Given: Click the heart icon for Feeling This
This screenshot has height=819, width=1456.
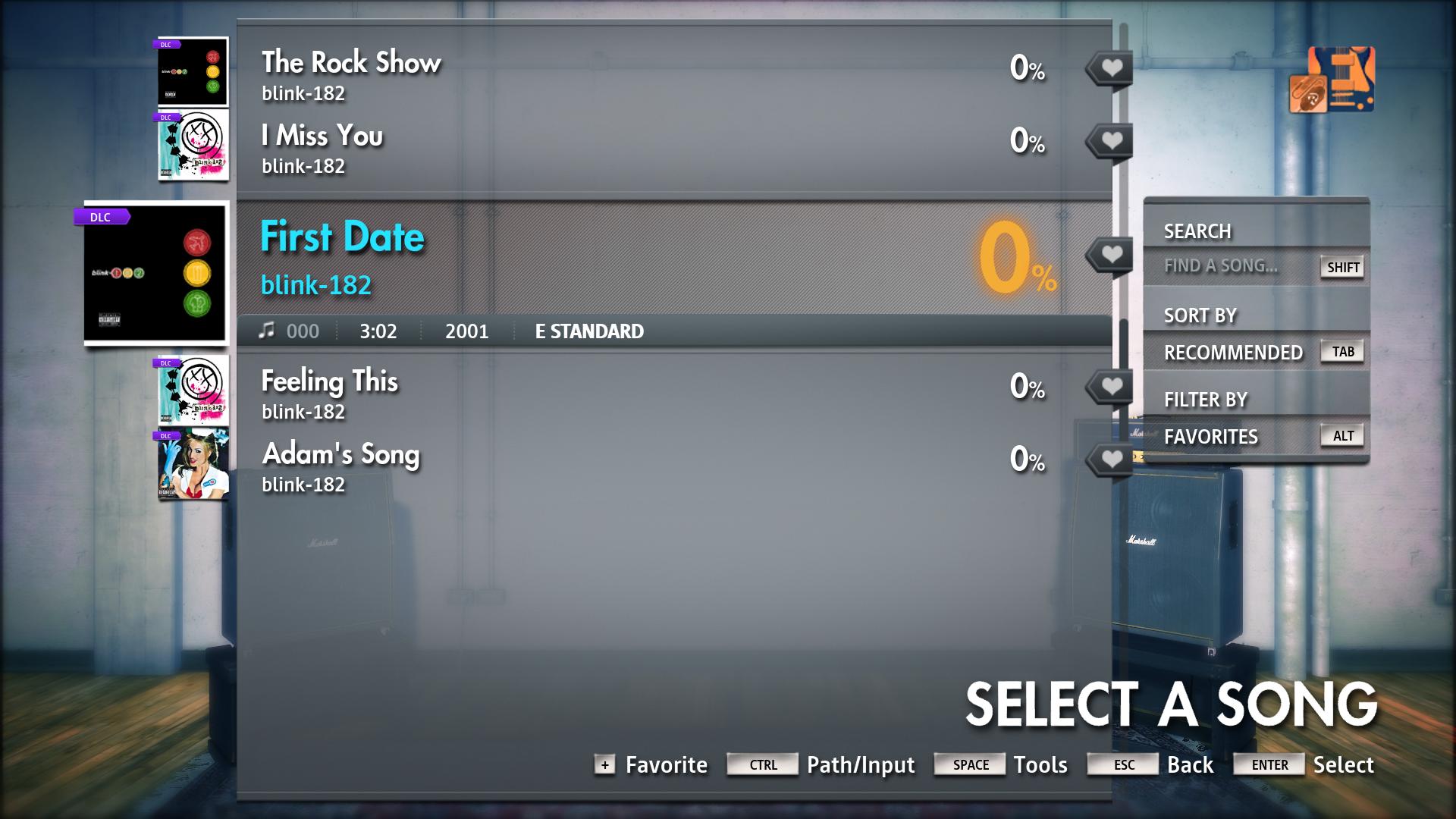Looking at the screenshot, I should coord(1110,385).
